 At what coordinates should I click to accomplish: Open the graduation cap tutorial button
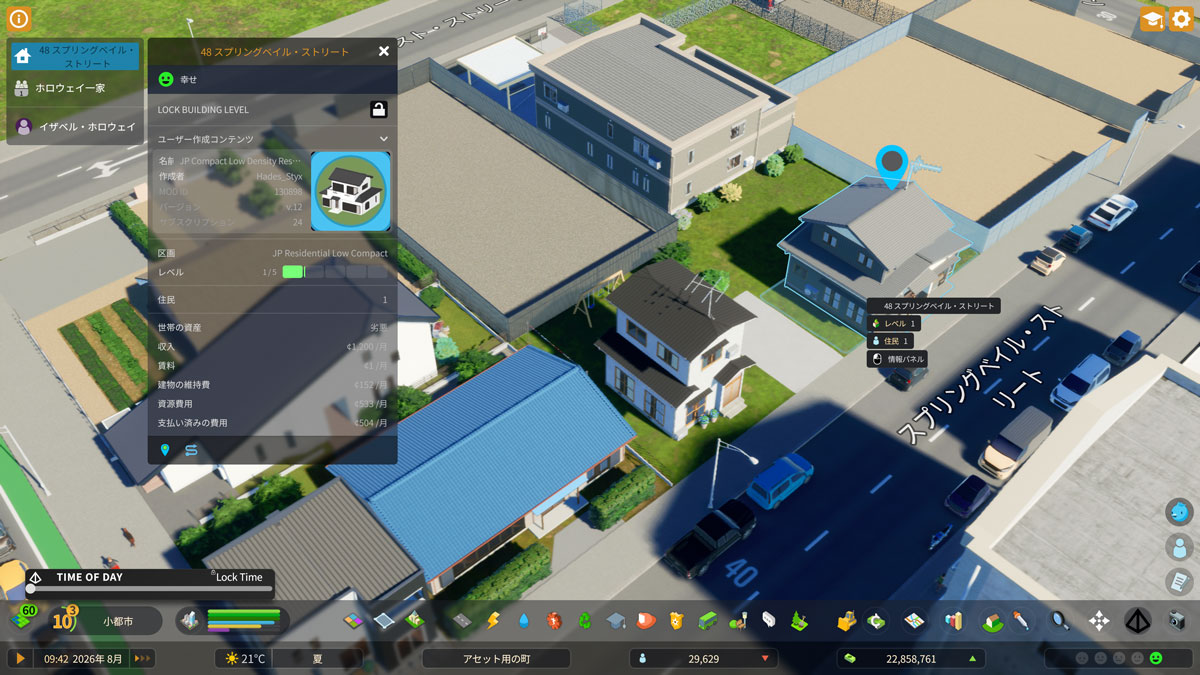(1151, 18)
